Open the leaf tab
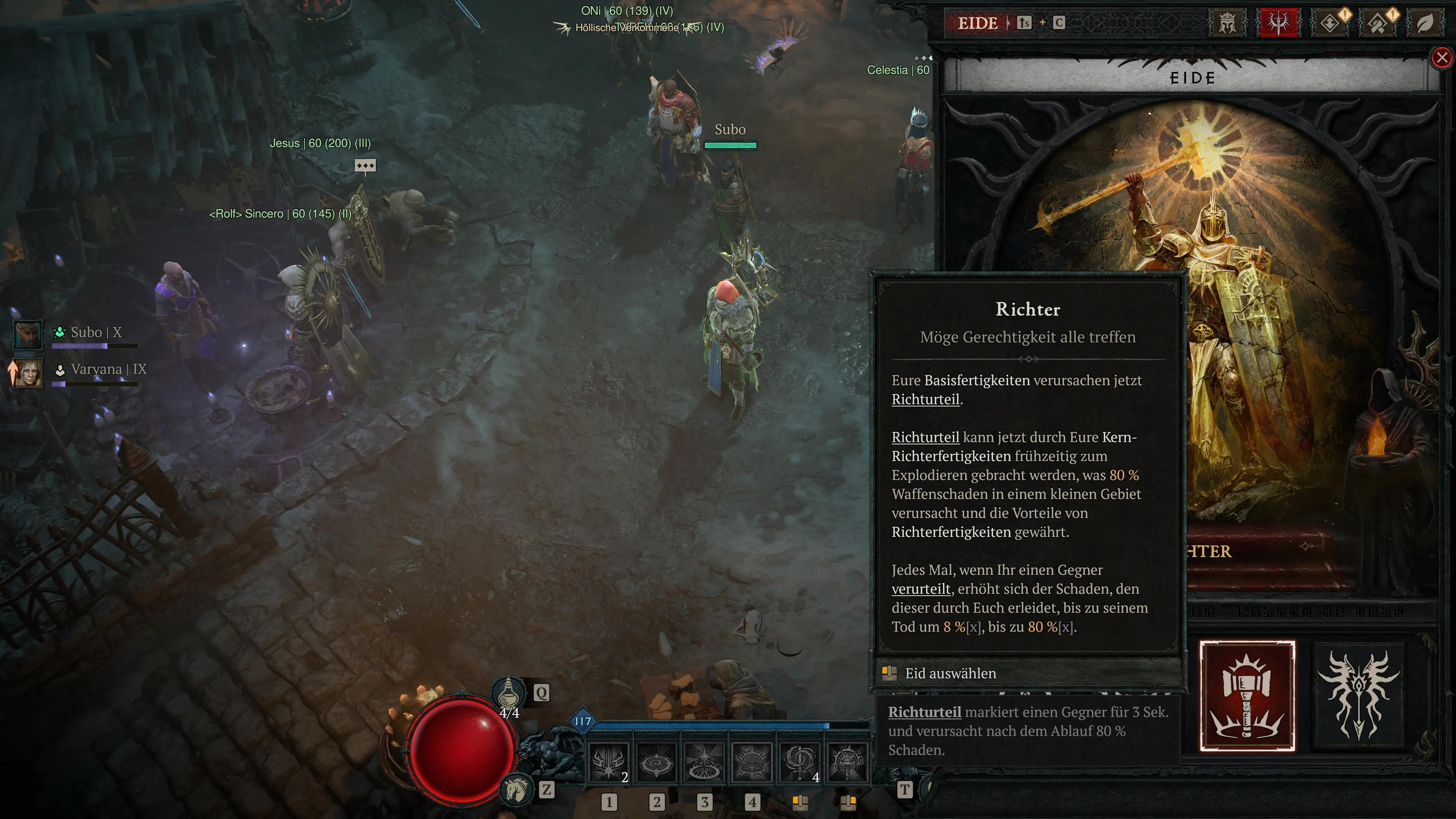The height and width of the screenshot is (819, 1456). pyautogui.click(x=1425, y=23)
